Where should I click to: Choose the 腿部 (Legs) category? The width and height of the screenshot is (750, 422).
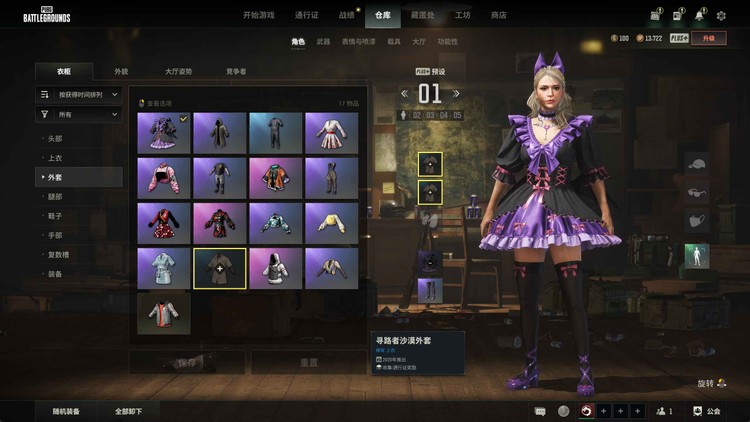[x=56, y=197]
